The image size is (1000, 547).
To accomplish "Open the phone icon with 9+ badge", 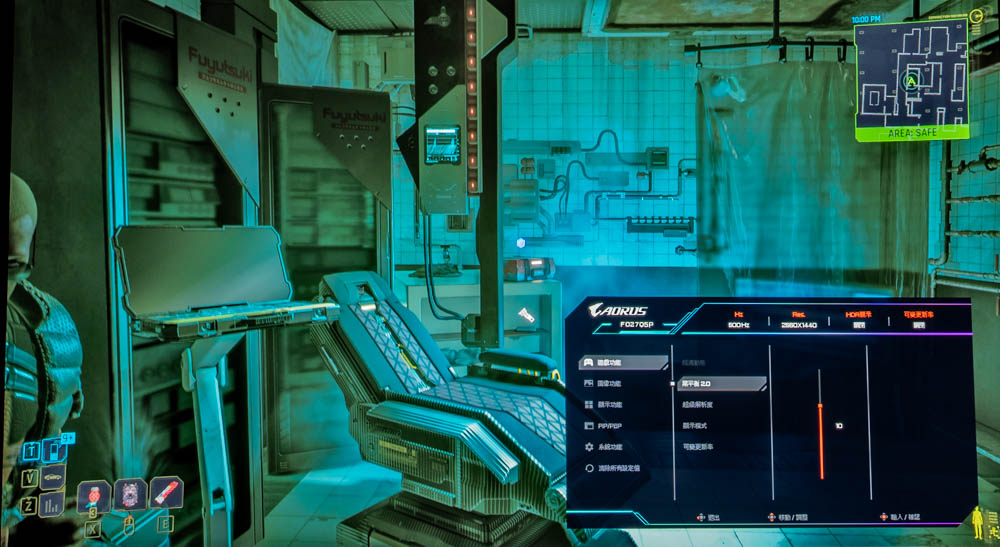I will click(x=55, y=450).
